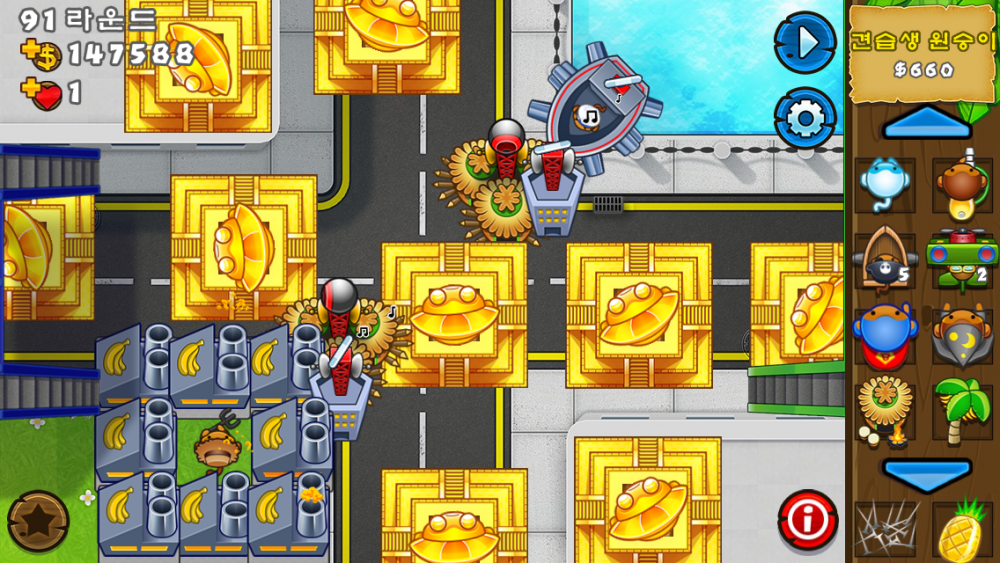Pick the Monkey Village tower
Viewport: 1000px width, 563px height.
884,409
